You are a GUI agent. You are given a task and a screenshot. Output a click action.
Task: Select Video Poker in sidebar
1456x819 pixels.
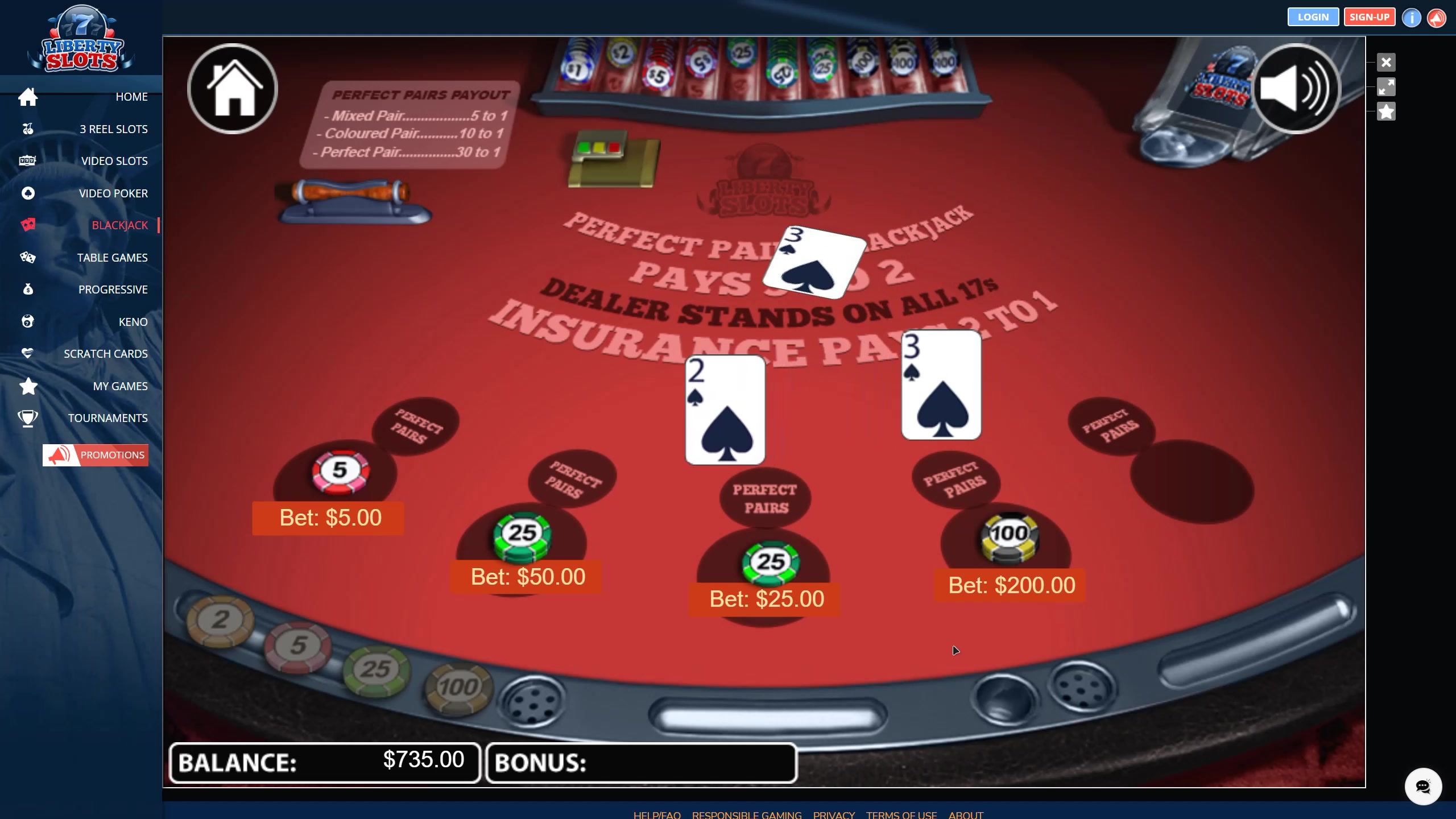click(x=113, y=193)
